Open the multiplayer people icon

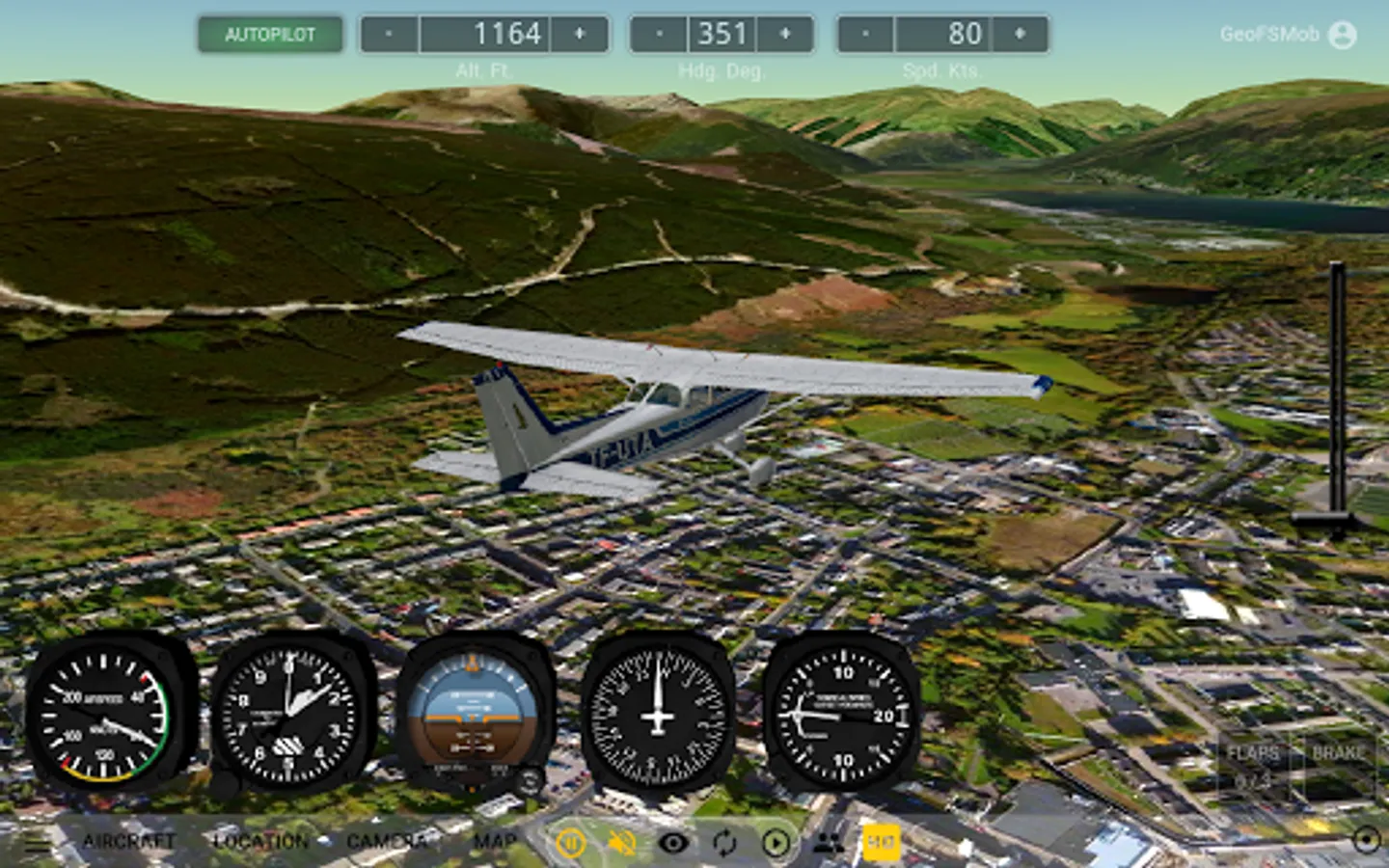point(828,844)
